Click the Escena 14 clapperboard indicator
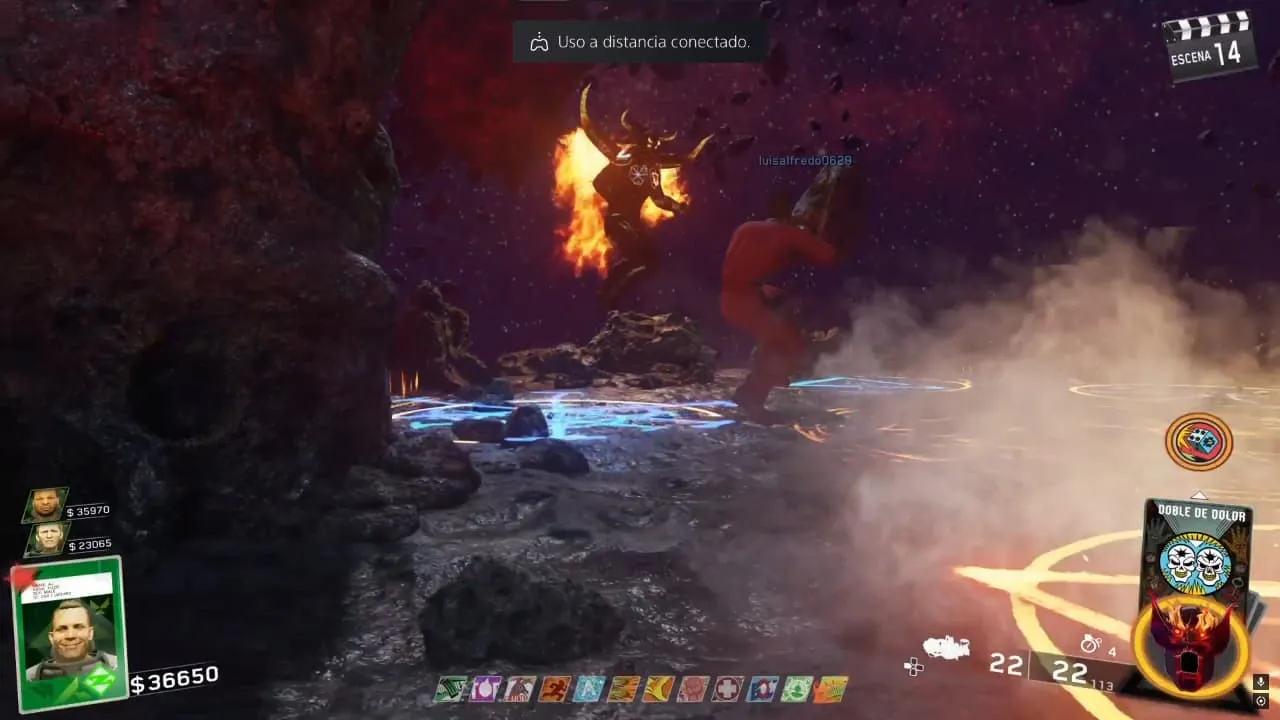 [1209, 45]
